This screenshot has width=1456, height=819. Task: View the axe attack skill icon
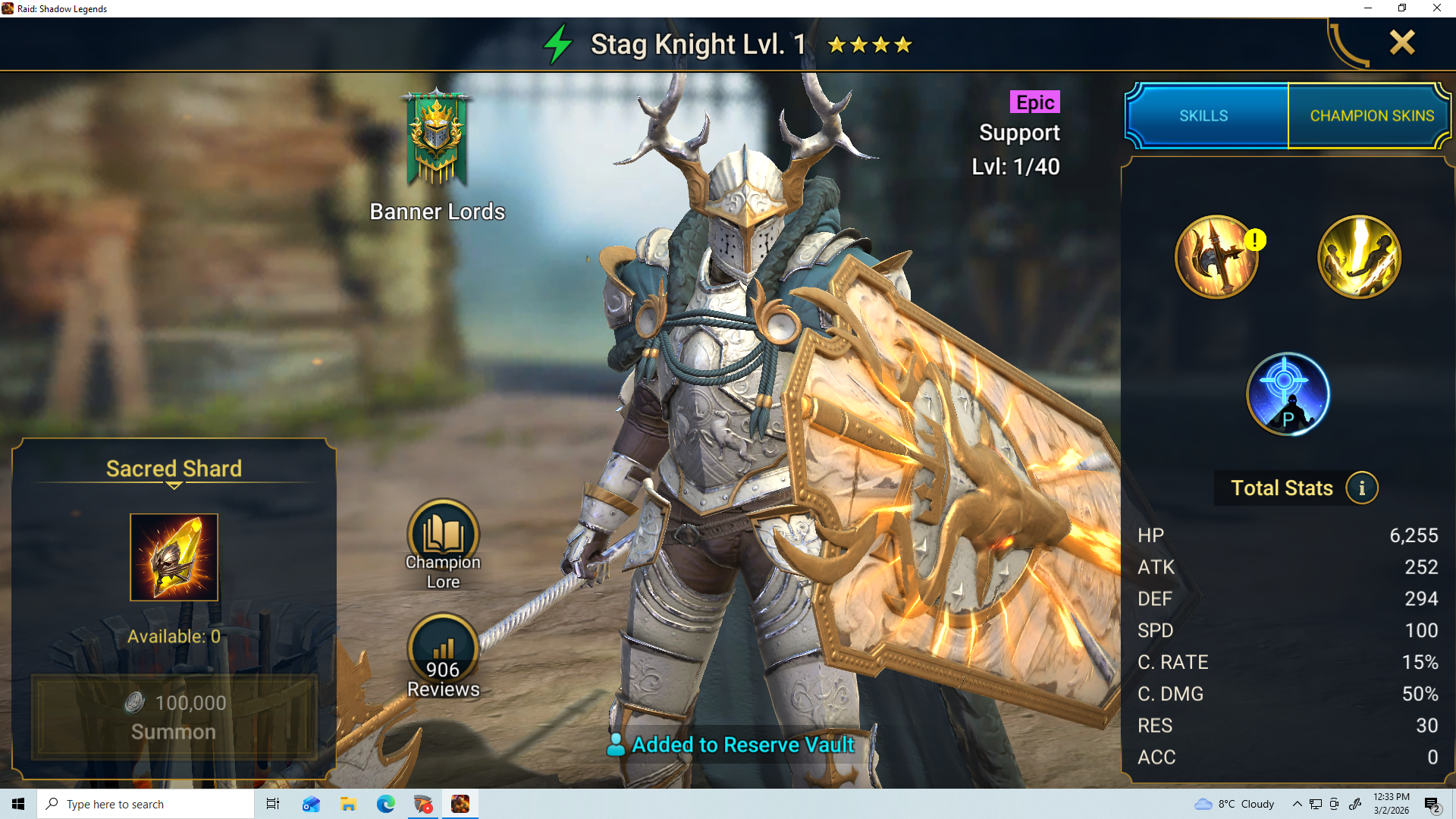(x=1216, y=257)
